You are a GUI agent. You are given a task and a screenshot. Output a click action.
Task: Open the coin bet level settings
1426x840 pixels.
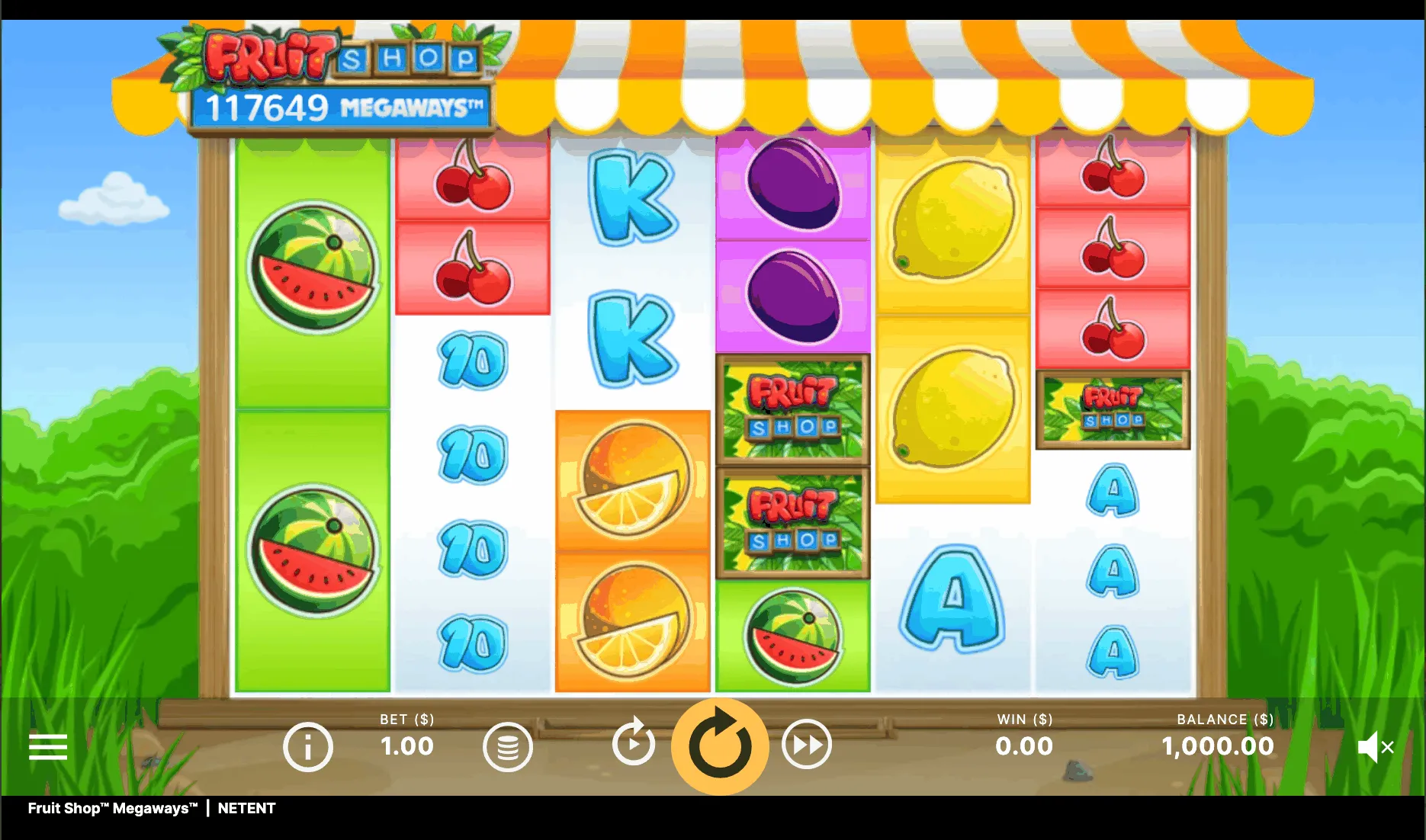pos(508,746)
